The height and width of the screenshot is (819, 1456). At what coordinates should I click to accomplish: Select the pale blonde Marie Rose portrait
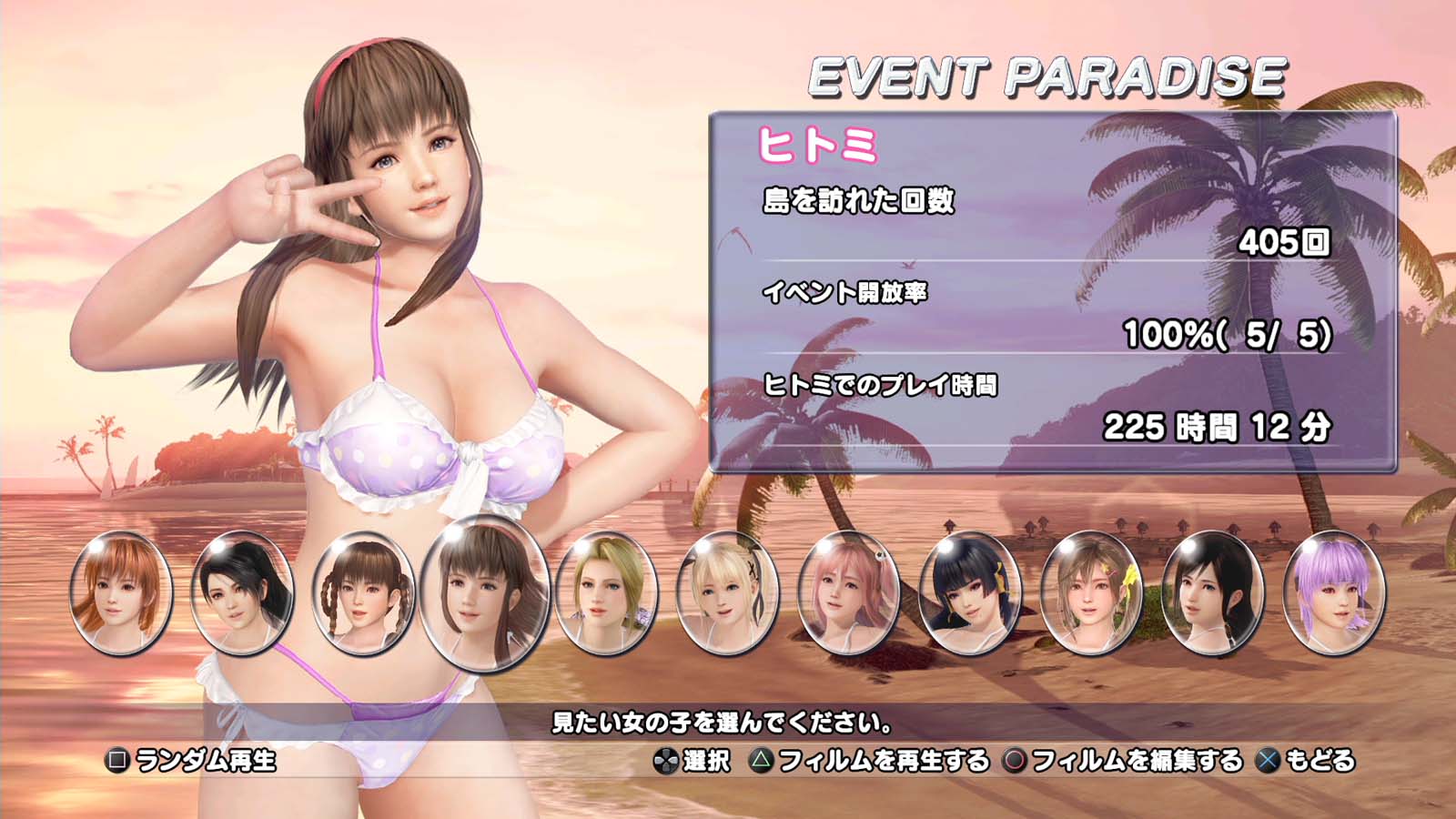click(x=728, y=592)
